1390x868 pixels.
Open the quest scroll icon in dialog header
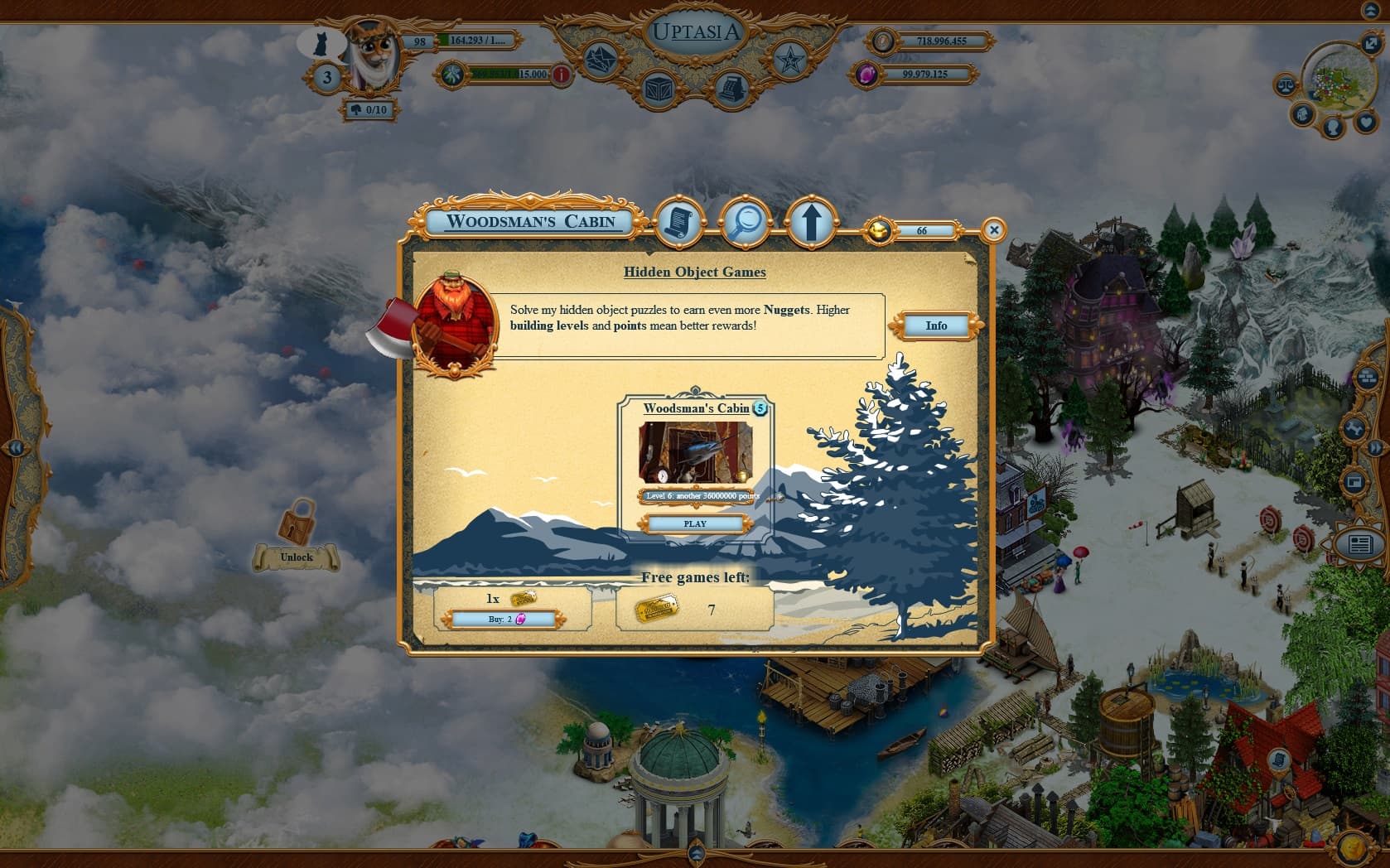tap(679, 224)
